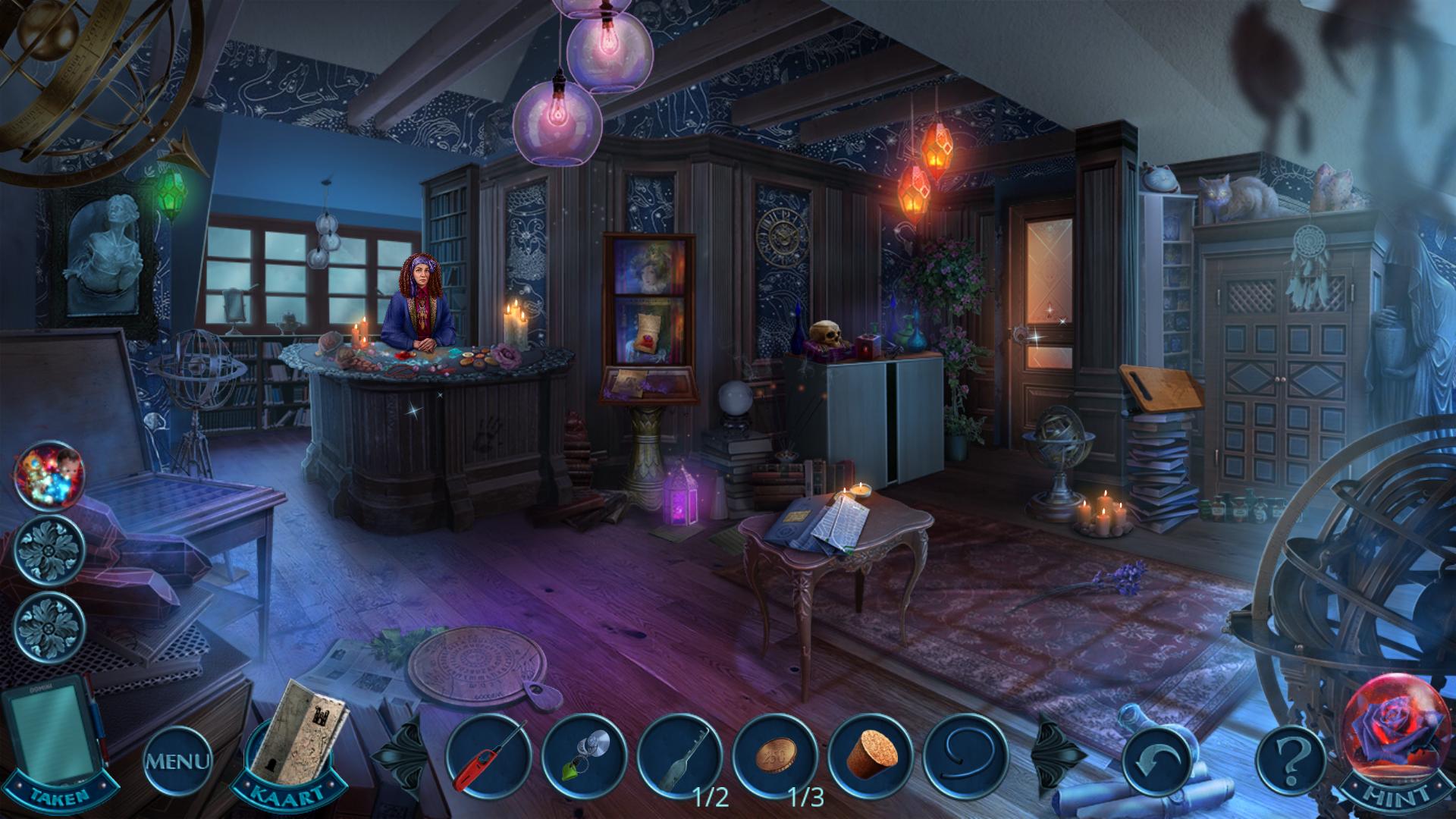The width and height of the screenshot is (1456, 819).
Task: Pick the cork stopper from inventory
Action: coord(871,755)
